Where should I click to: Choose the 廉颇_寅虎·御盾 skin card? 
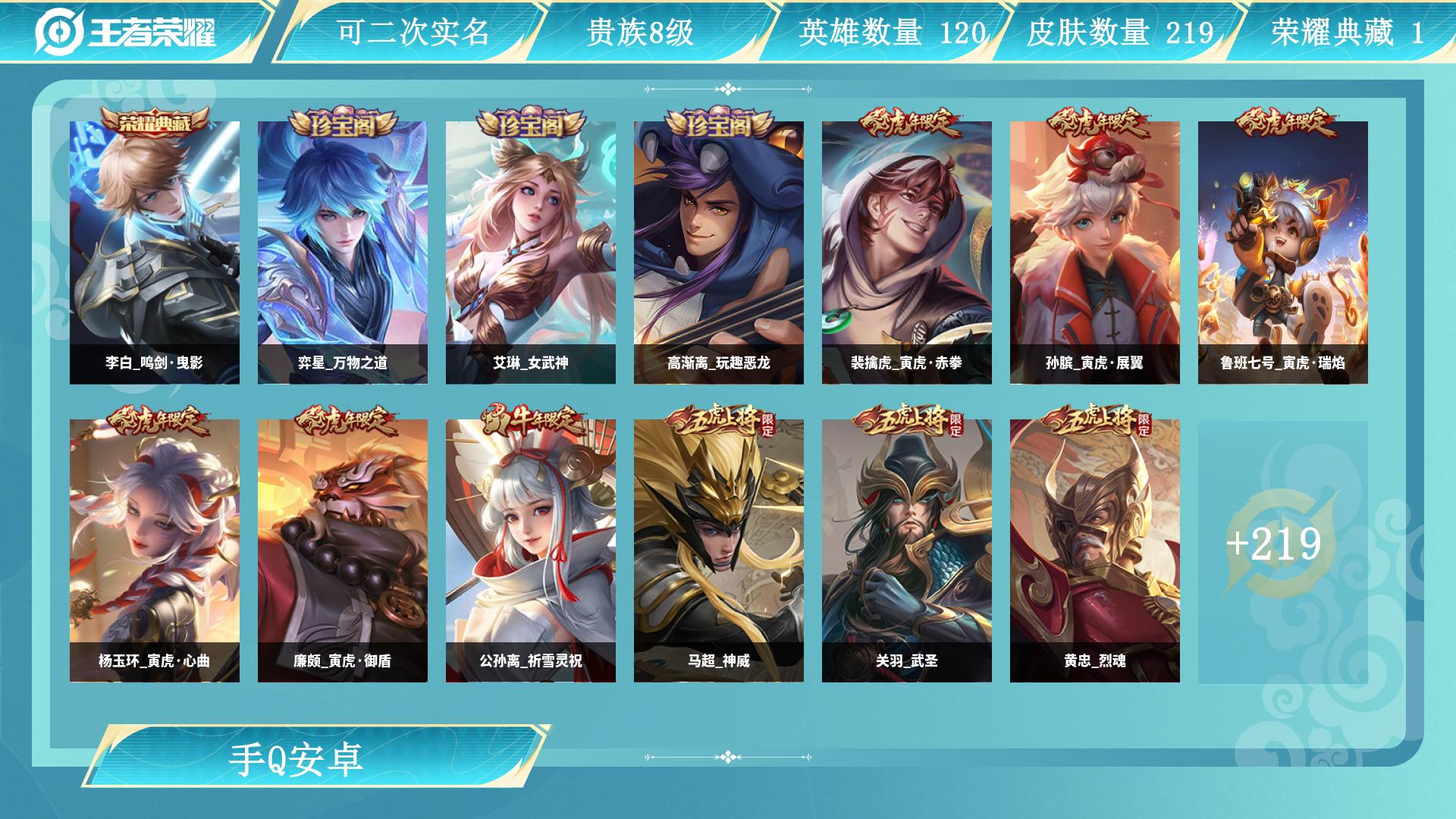(343, 551)
